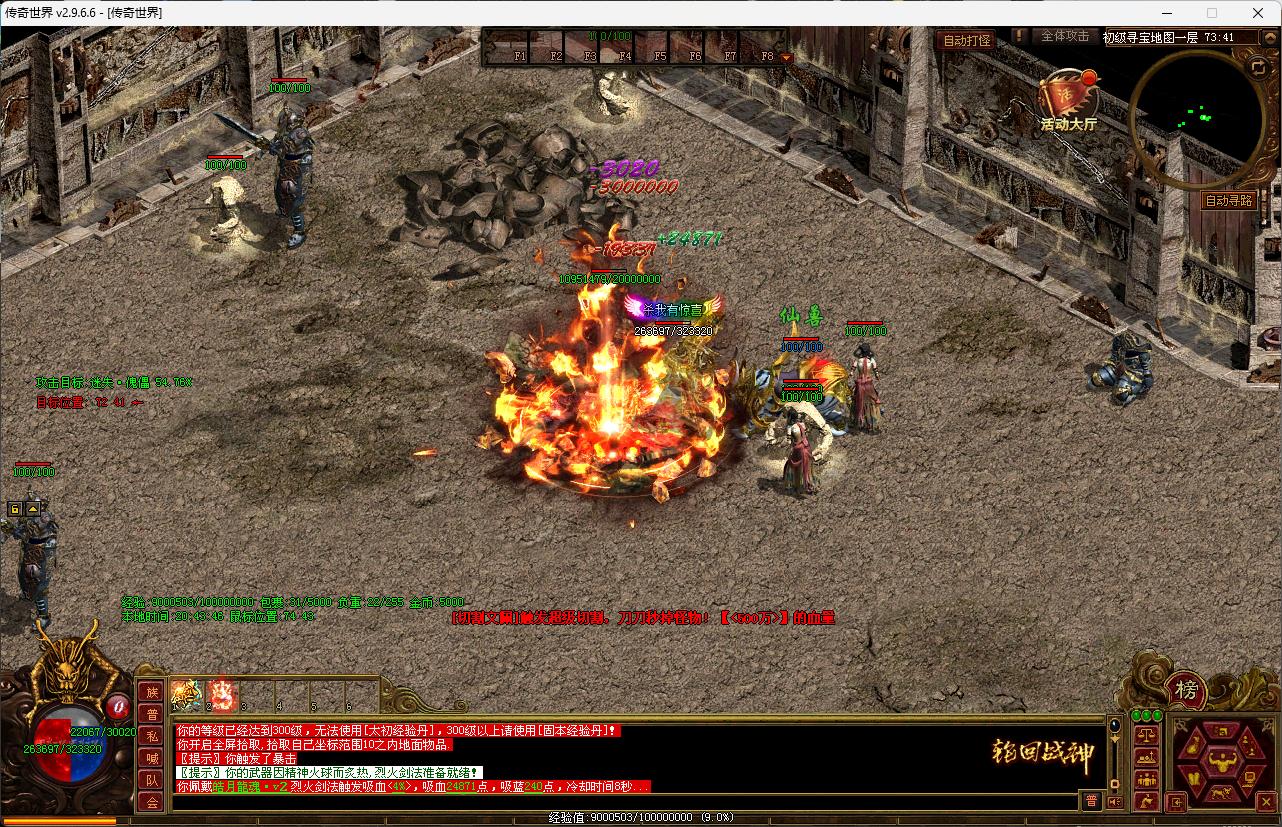Toggle the 自动打怪 auto-fight button
The width and height of the screenshot is (1282, 827).
[x=967, y=41]
